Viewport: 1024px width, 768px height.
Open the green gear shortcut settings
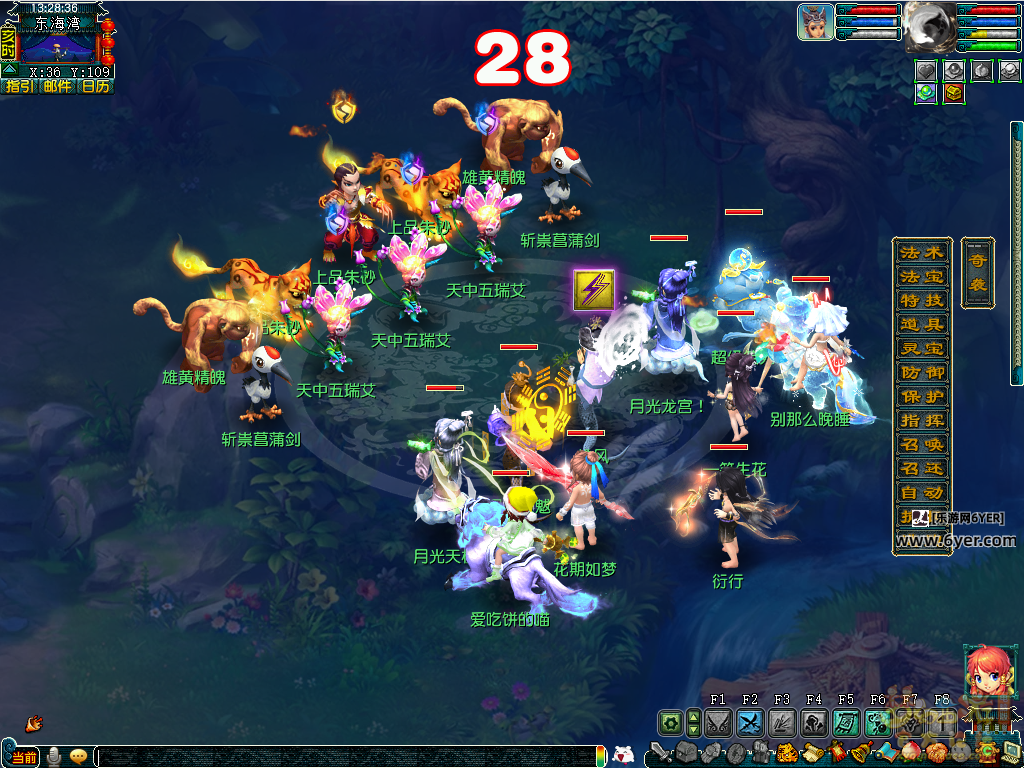(x=670, y=722)
